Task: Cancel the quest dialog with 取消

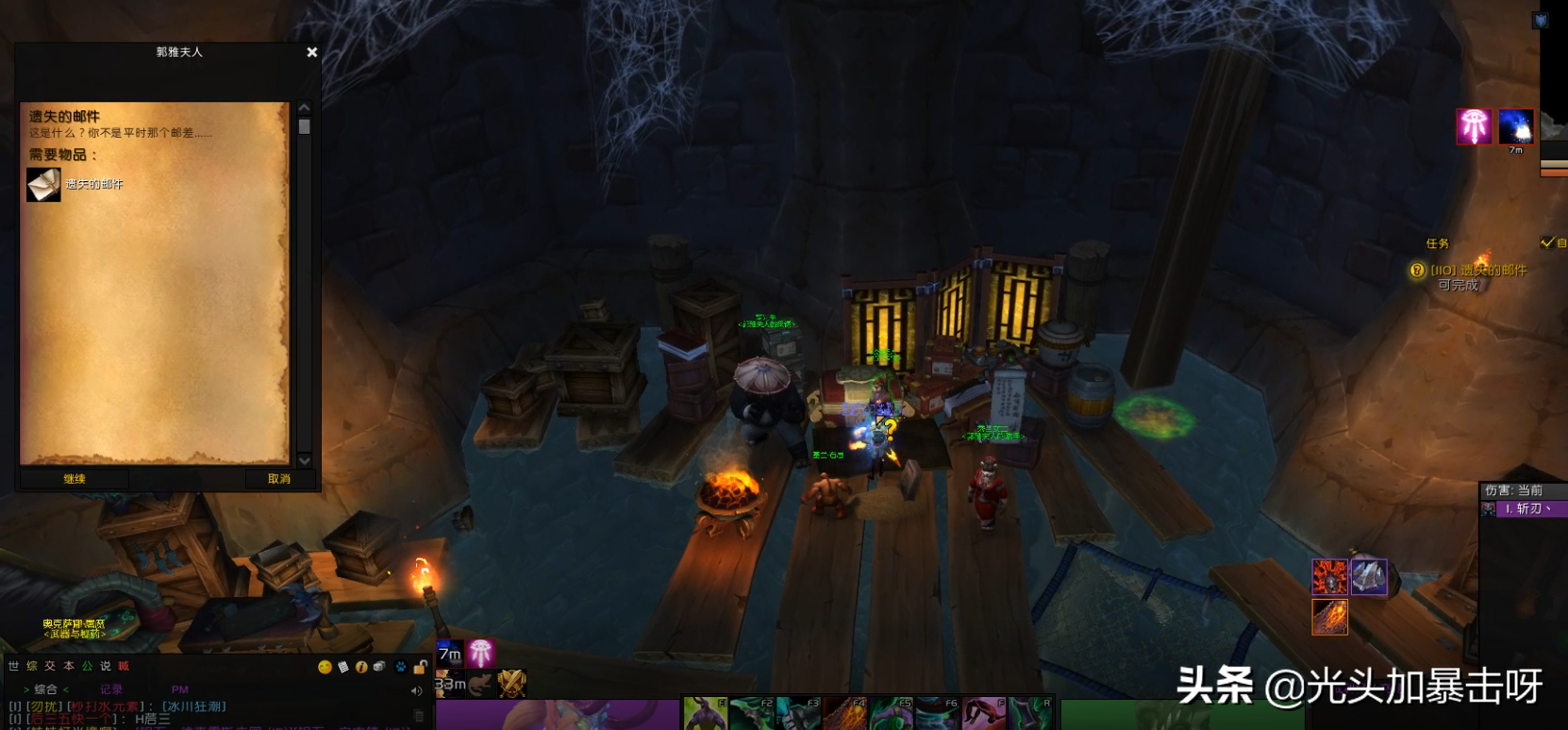Action: point(279,479)
